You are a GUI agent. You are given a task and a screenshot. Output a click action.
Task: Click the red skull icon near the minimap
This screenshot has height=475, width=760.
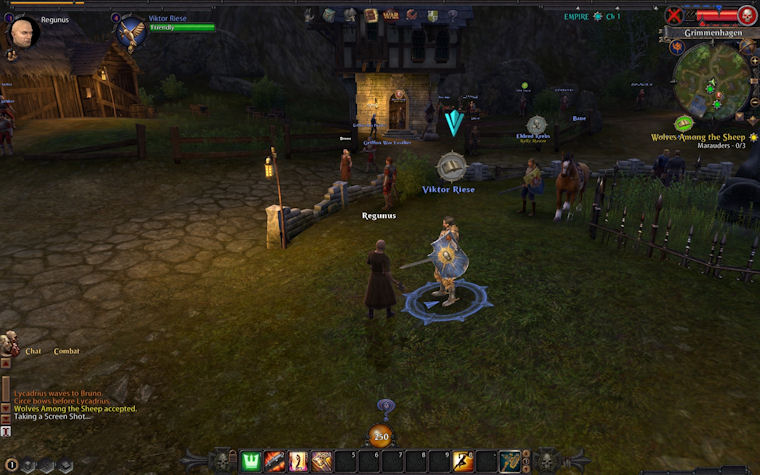(x=746, y=15)
